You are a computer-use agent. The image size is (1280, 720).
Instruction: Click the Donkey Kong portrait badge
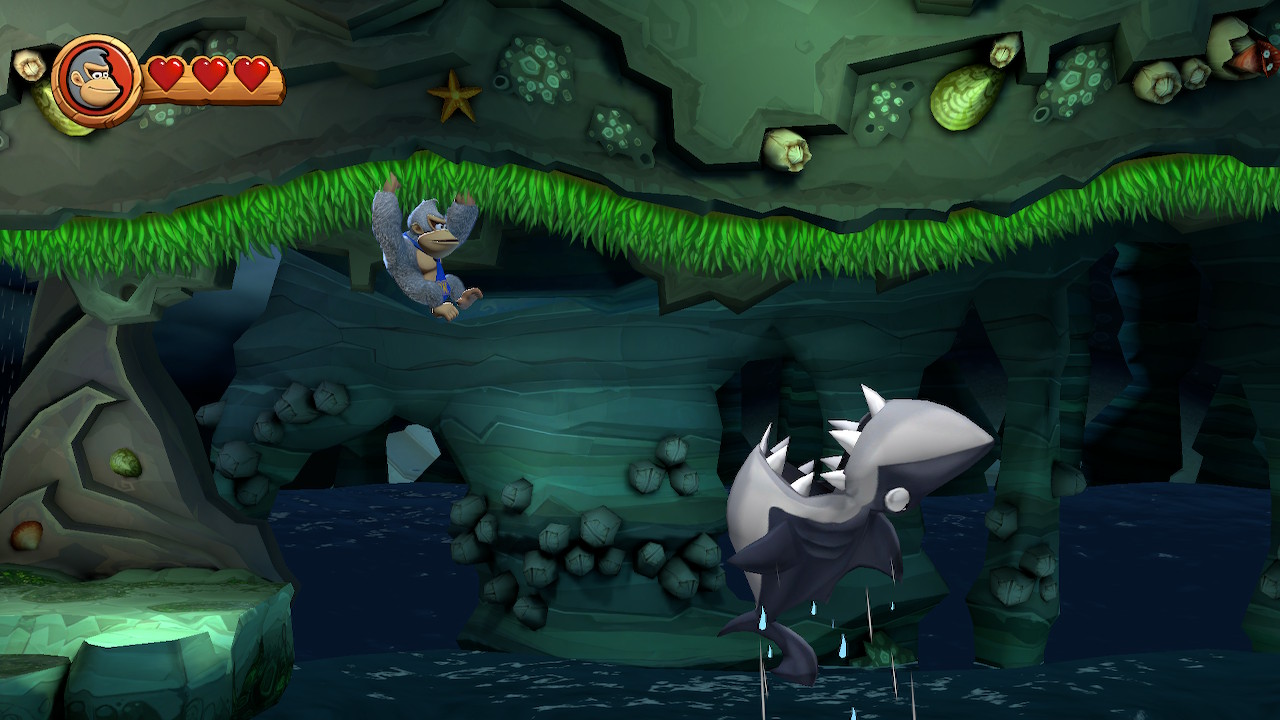tap(96, 81)
